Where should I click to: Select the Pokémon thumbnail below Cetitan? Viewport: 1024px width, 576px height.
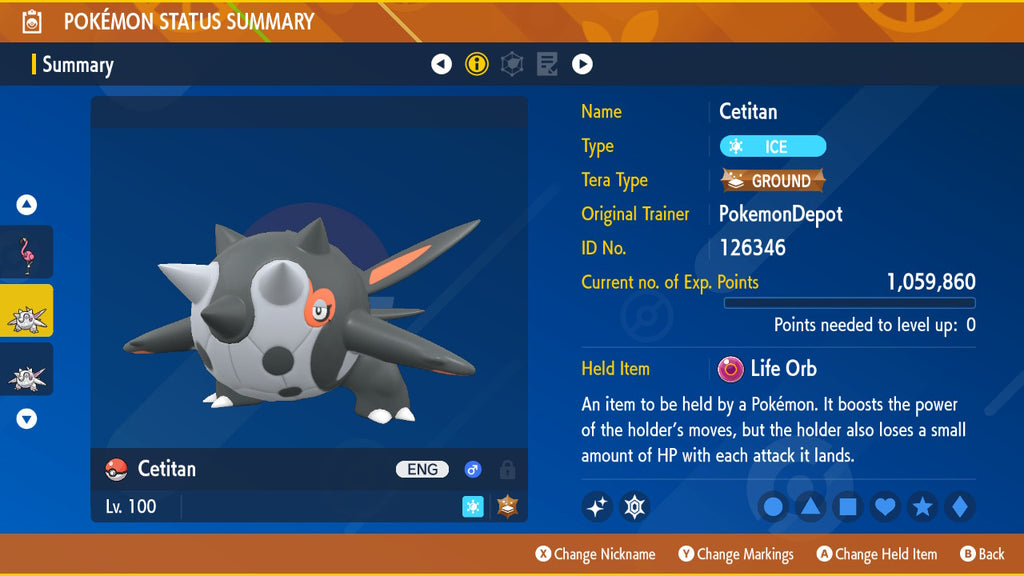(x=27, y=370)
